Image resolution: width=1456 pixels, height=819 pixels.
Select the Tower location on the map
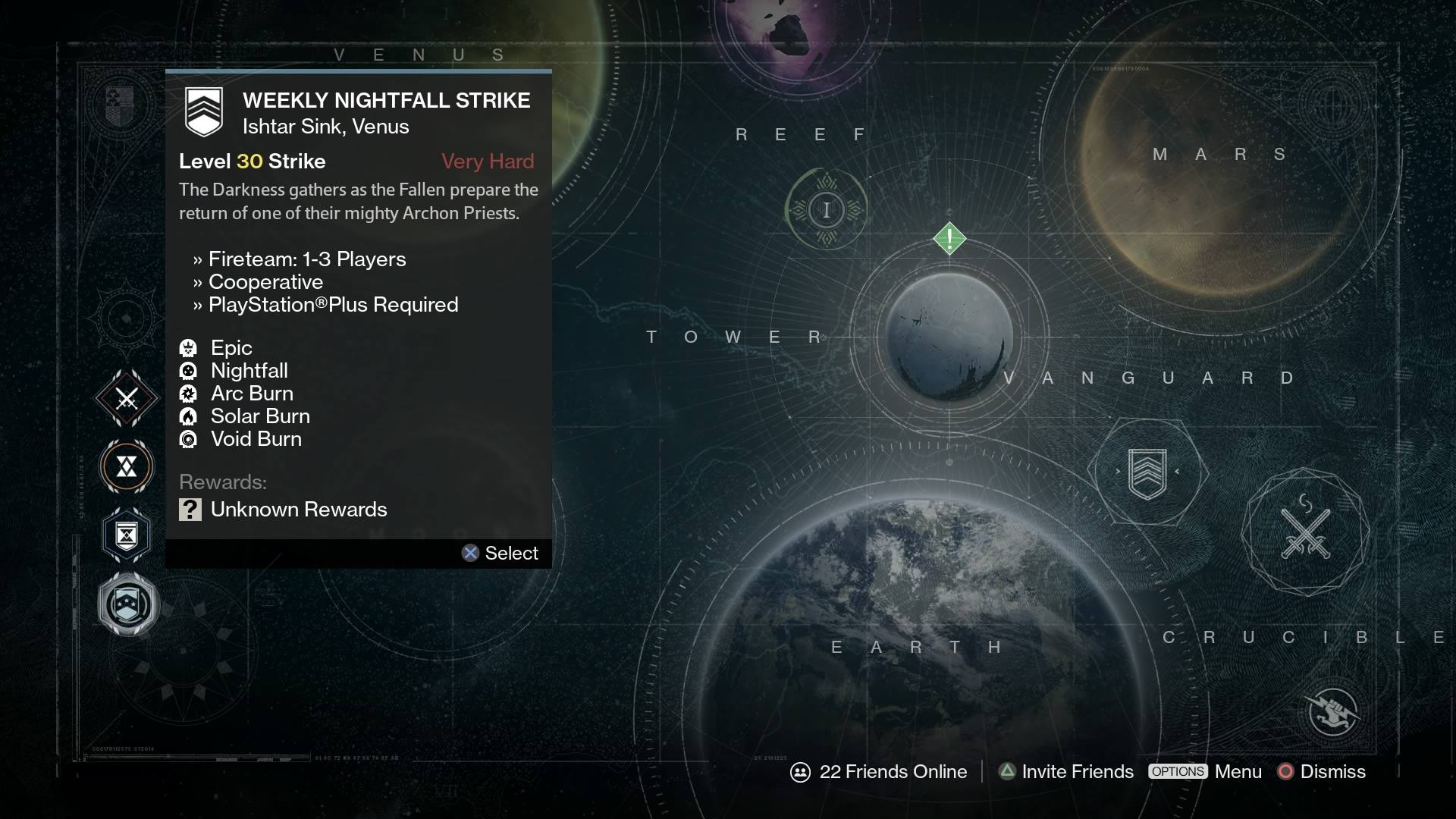(734, 337)
